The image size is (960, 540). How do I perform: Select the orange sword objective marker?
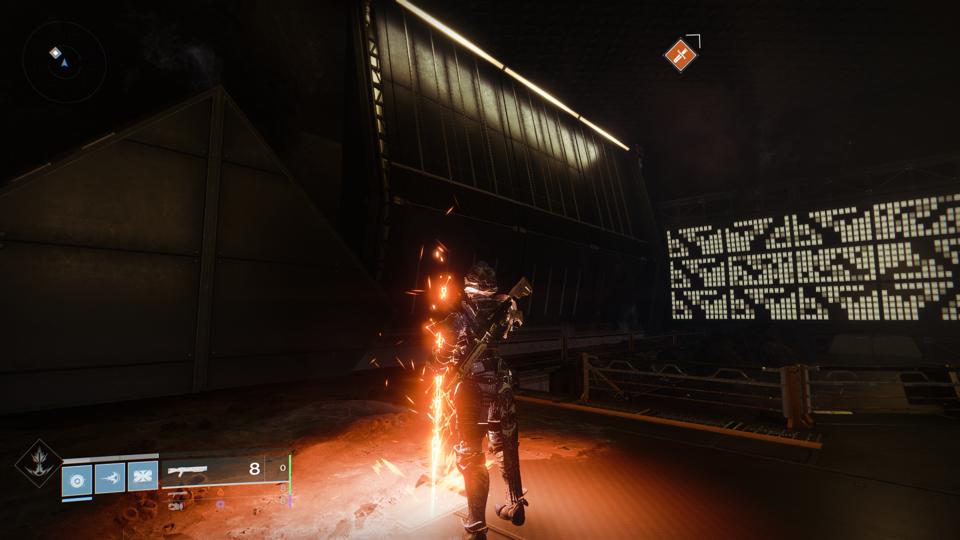coord(680,54)
